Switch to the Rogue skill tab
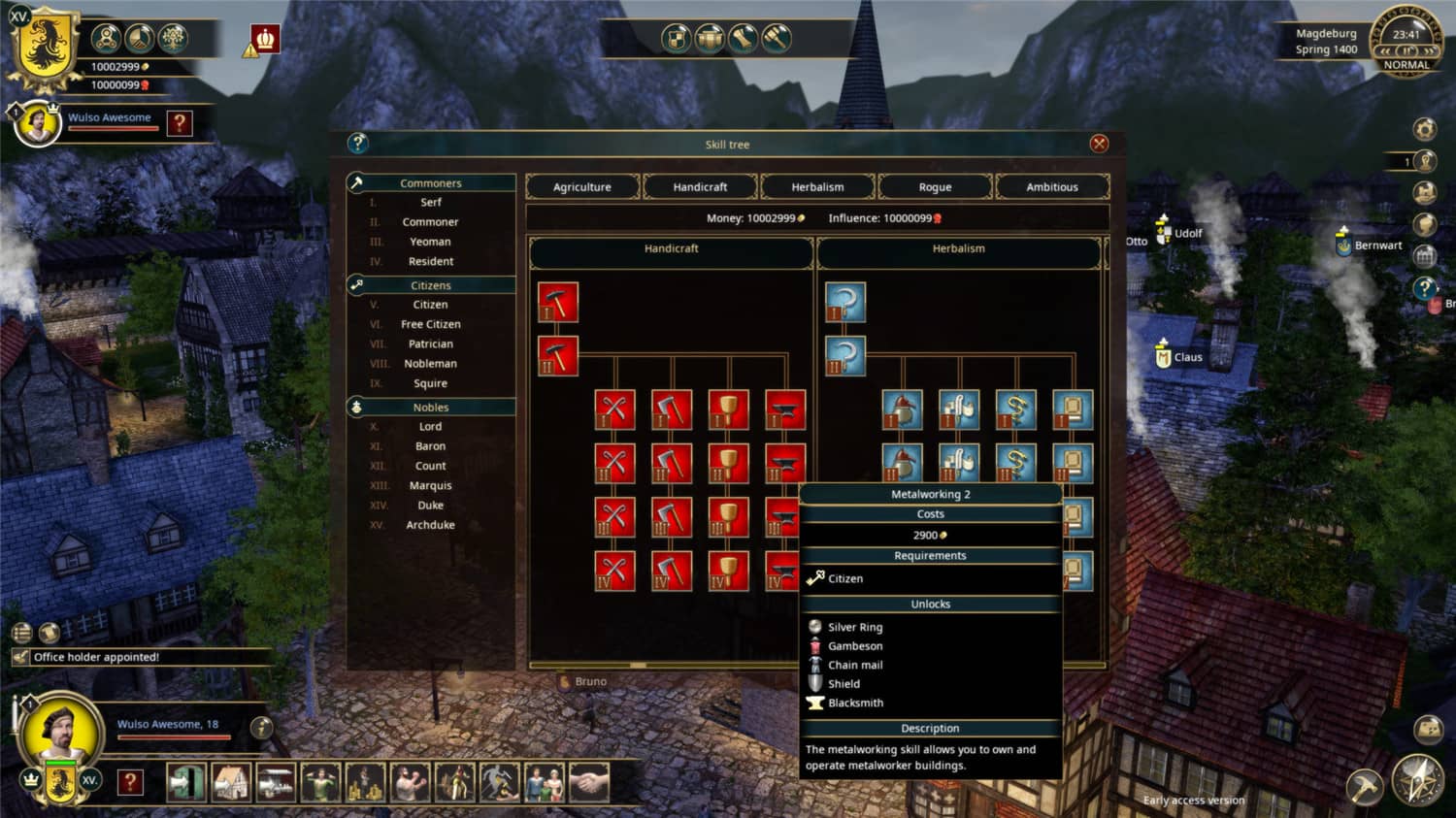The width and height of the screenshot is (1456, 818). pos(935,186)
